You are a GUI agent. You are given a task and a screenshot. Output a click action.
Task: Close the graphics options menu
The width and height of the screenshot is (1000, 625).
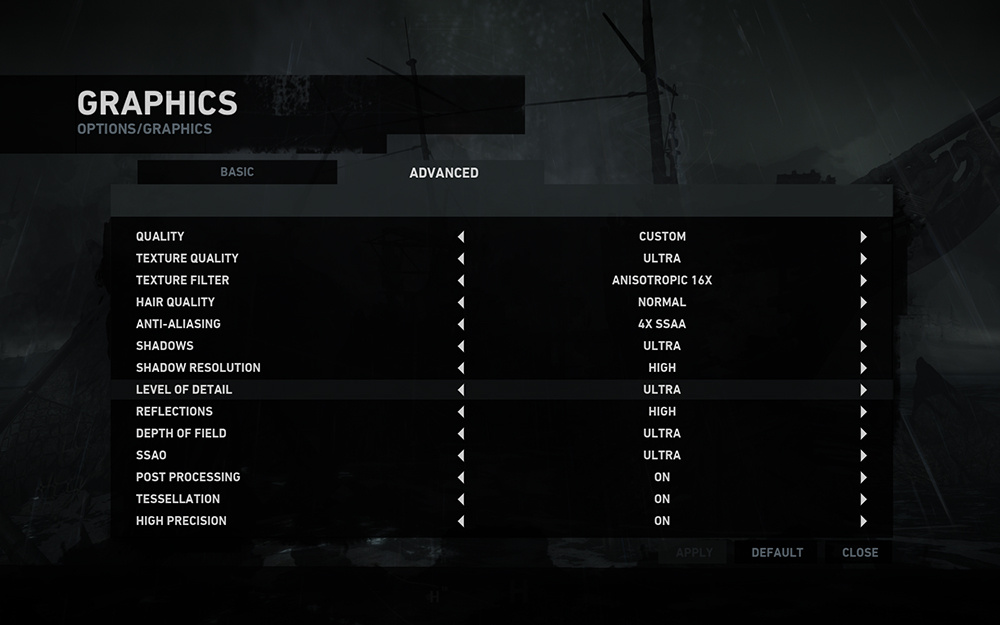[859, 552]
